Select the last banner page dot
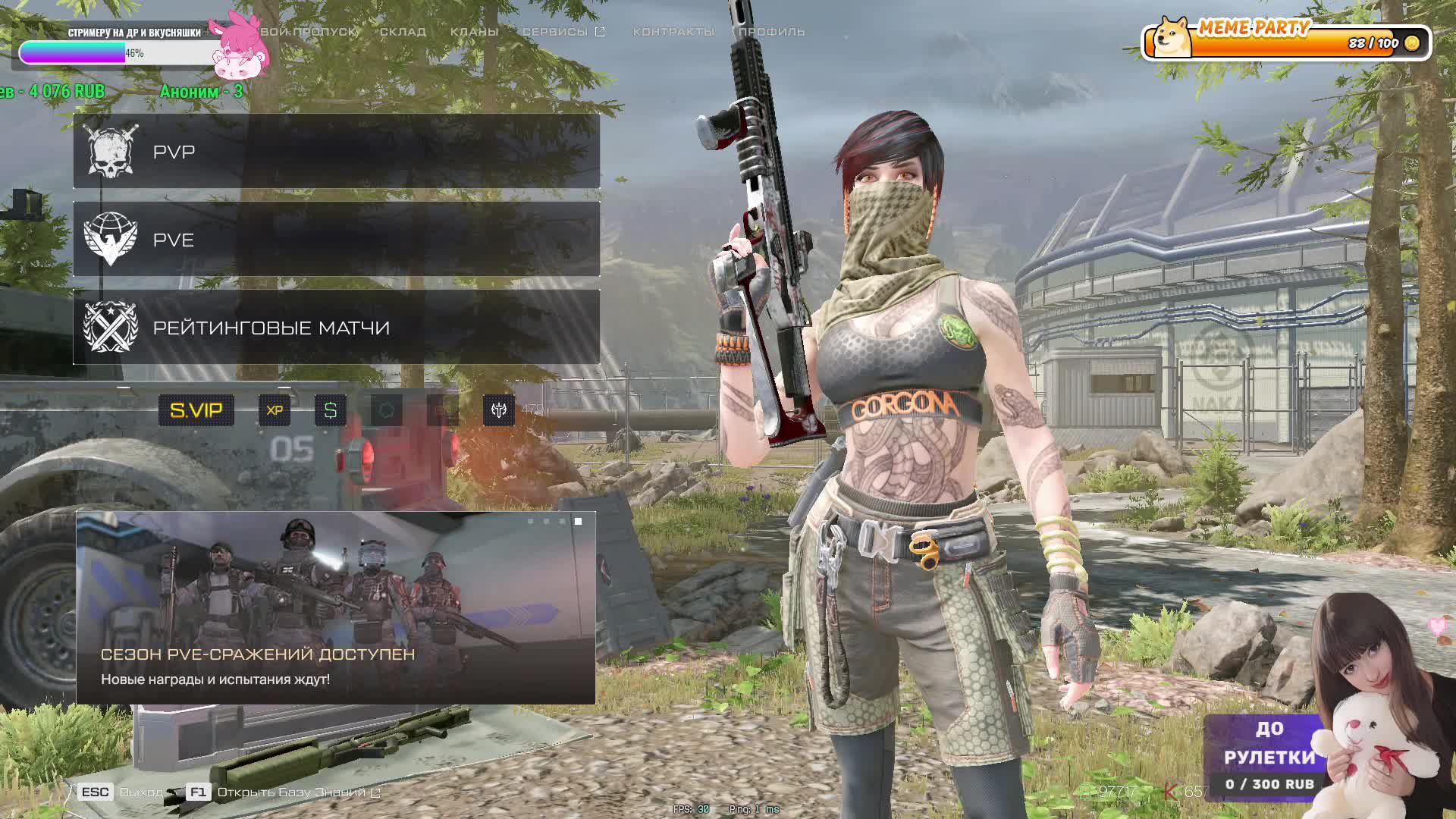The image size is (1456, 819). (x=578, y=522)
